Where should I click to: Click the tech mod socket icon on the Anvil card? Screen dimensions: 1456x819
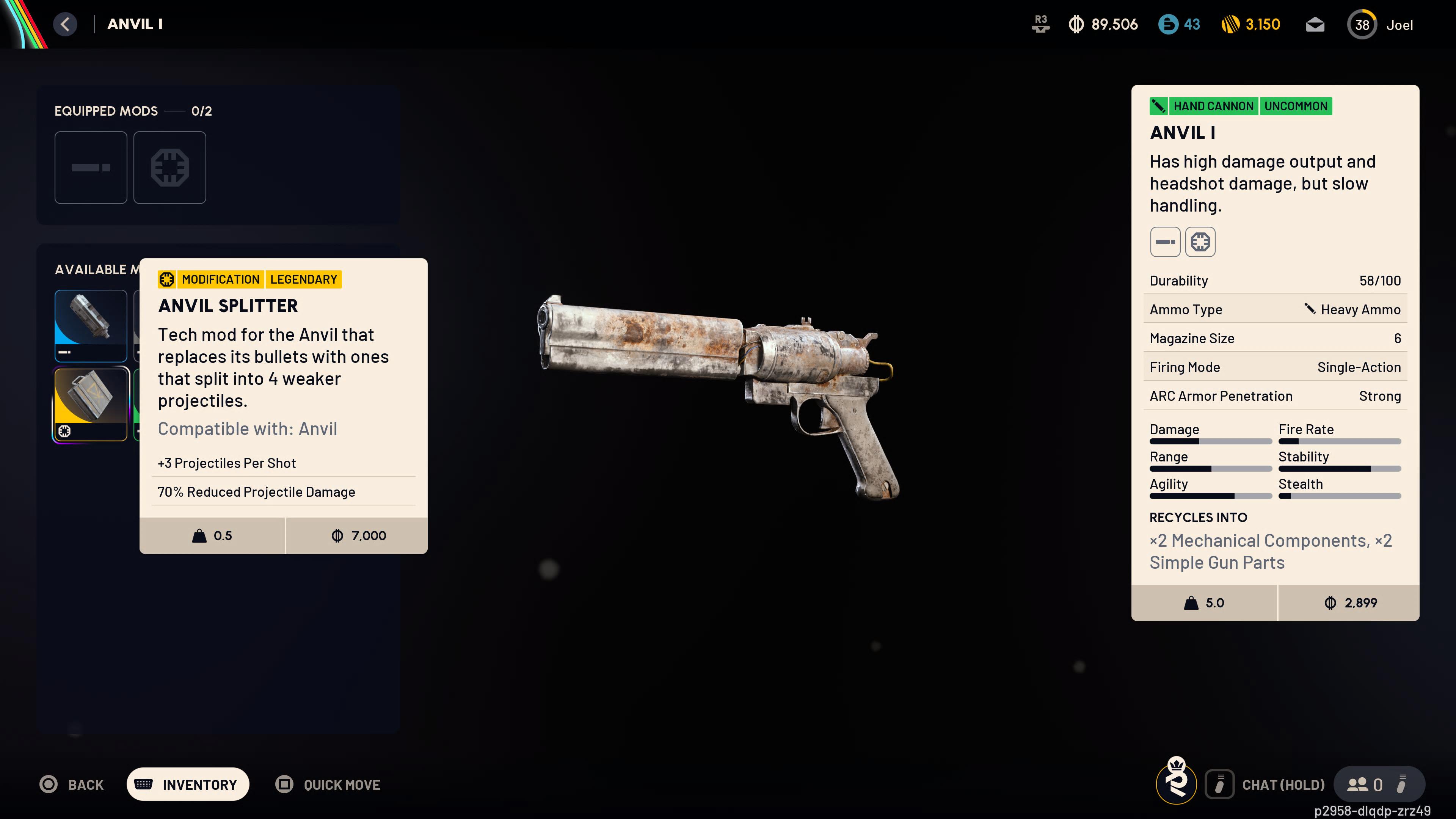(1200, 242)
